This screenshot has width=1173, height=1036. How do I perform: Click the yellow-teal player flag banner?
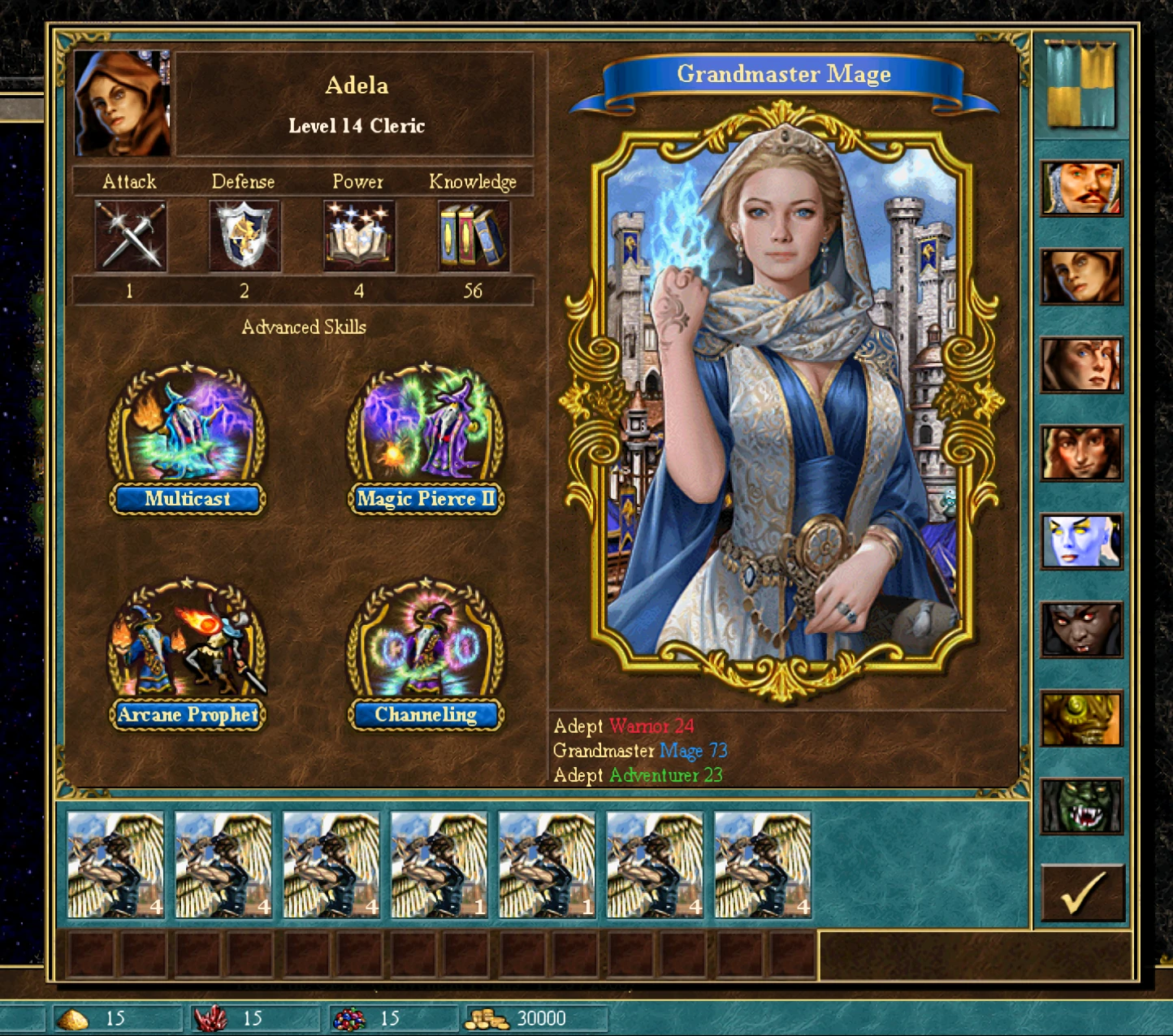(x=1080, y=85)
